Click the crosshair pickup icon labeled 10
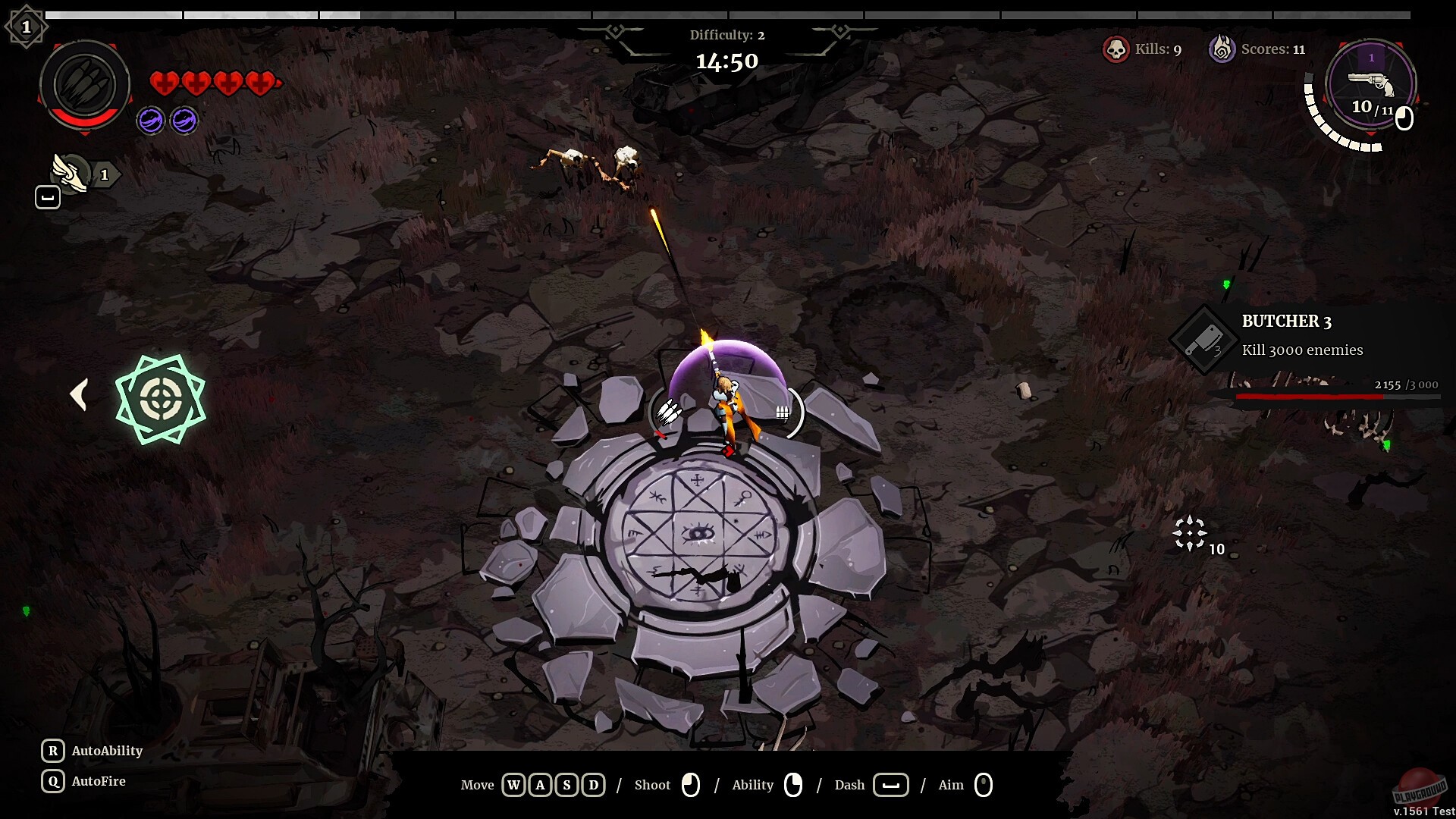 coord(1191,532)
